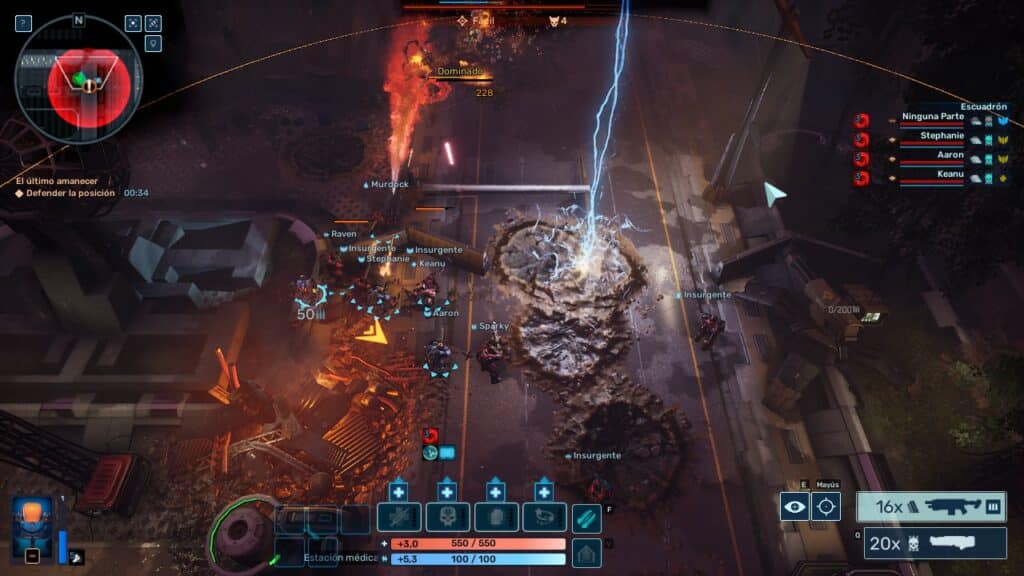Choose Aaron from the squad list
This screenshot has width=1024, height=576.
pos(949,156)
